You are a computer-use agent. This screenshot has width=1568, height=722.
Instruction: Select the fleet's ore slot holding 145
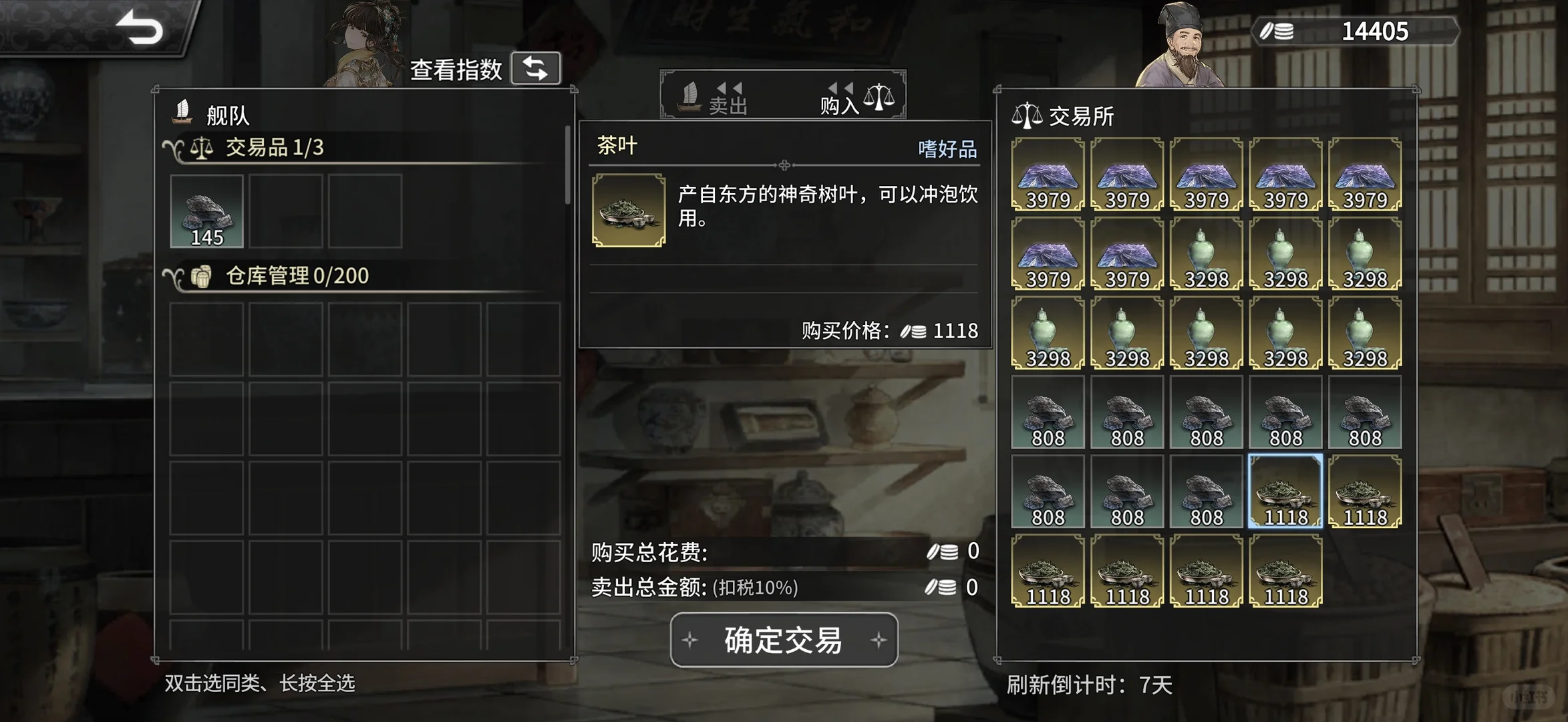[x=207, y=211]
